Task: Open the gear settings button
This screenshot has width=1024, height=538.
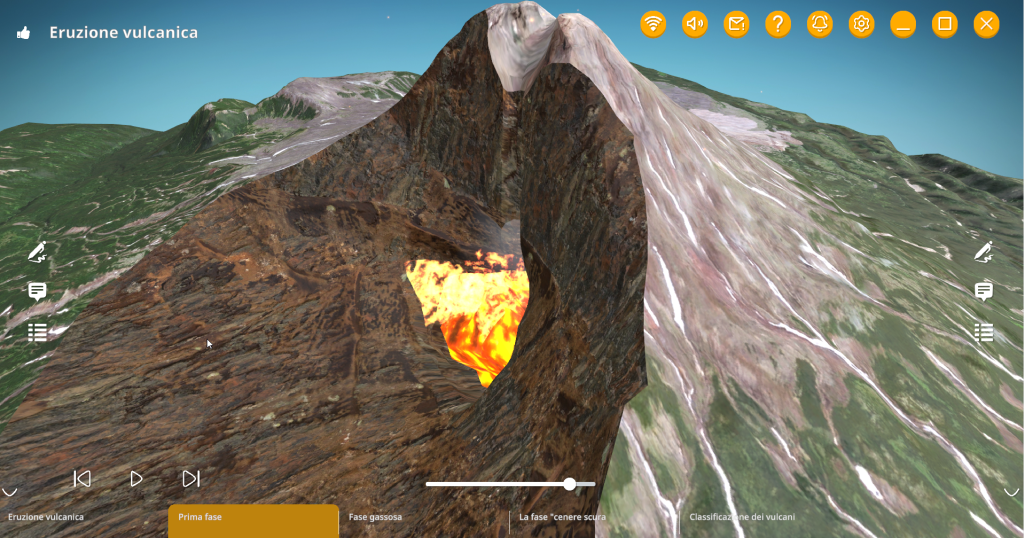Action: click(861, 24)
